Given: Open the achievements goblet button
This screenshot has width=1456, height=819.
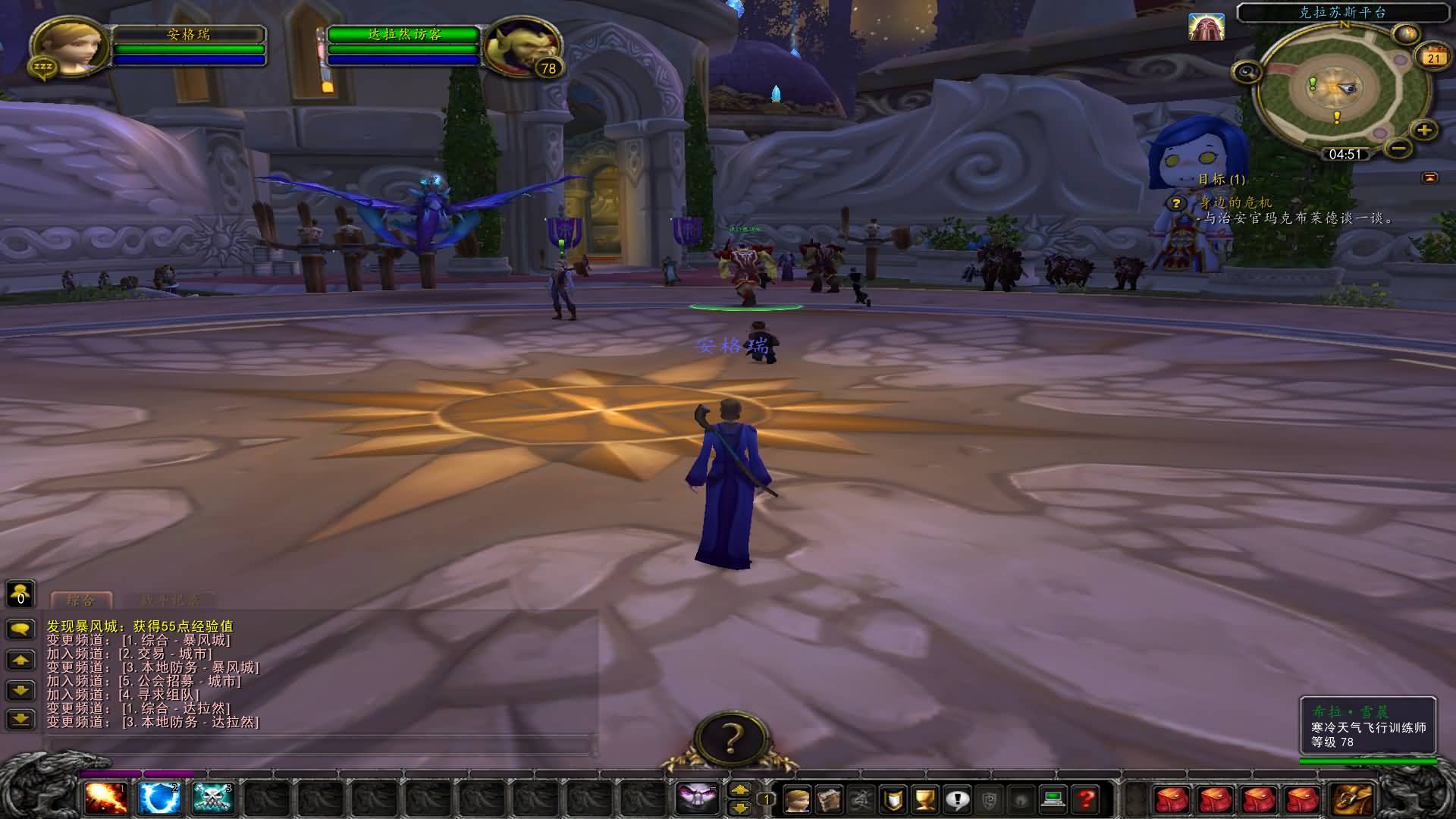Looking at the screenshot, I should [x=926, y=799].
